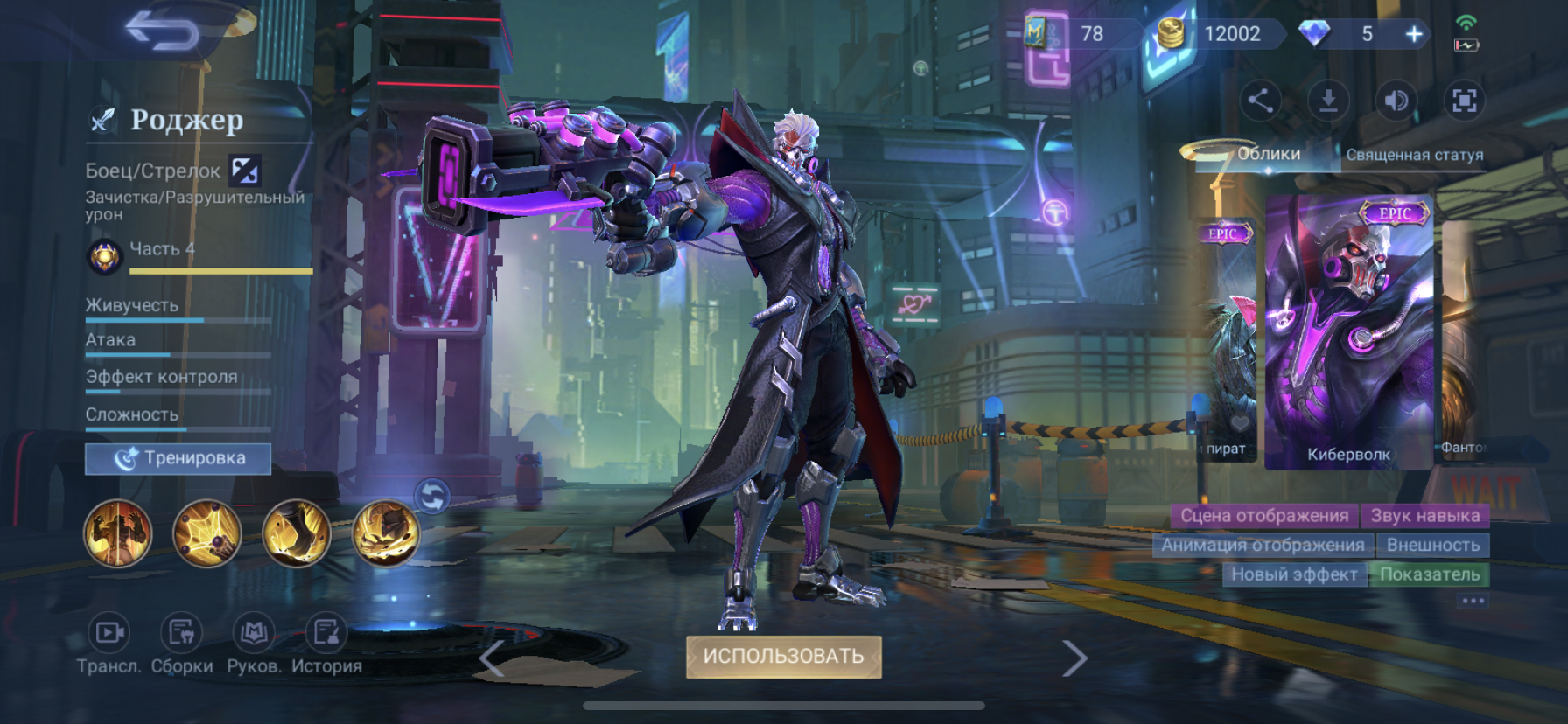This screenshot has height=724, width=1568.
Task: Open the Руков. guide
Action: pos(254,645)
